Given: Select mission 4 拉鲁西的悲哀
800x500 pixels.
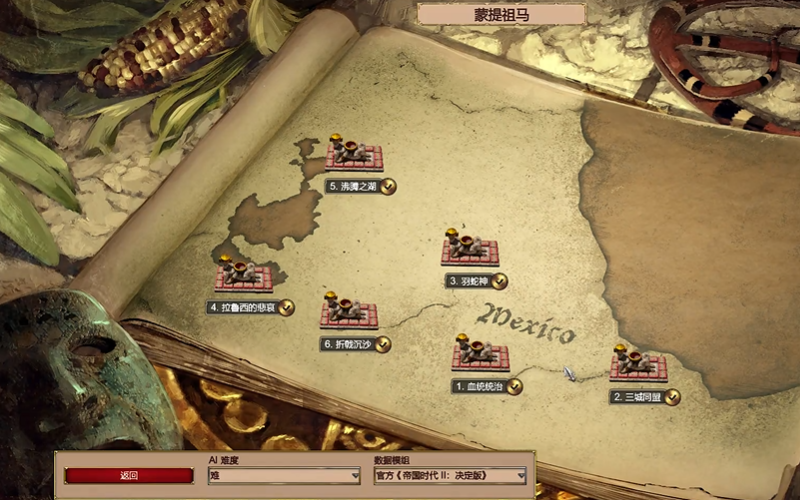Looking at the screenshot, I should [244, 278].
